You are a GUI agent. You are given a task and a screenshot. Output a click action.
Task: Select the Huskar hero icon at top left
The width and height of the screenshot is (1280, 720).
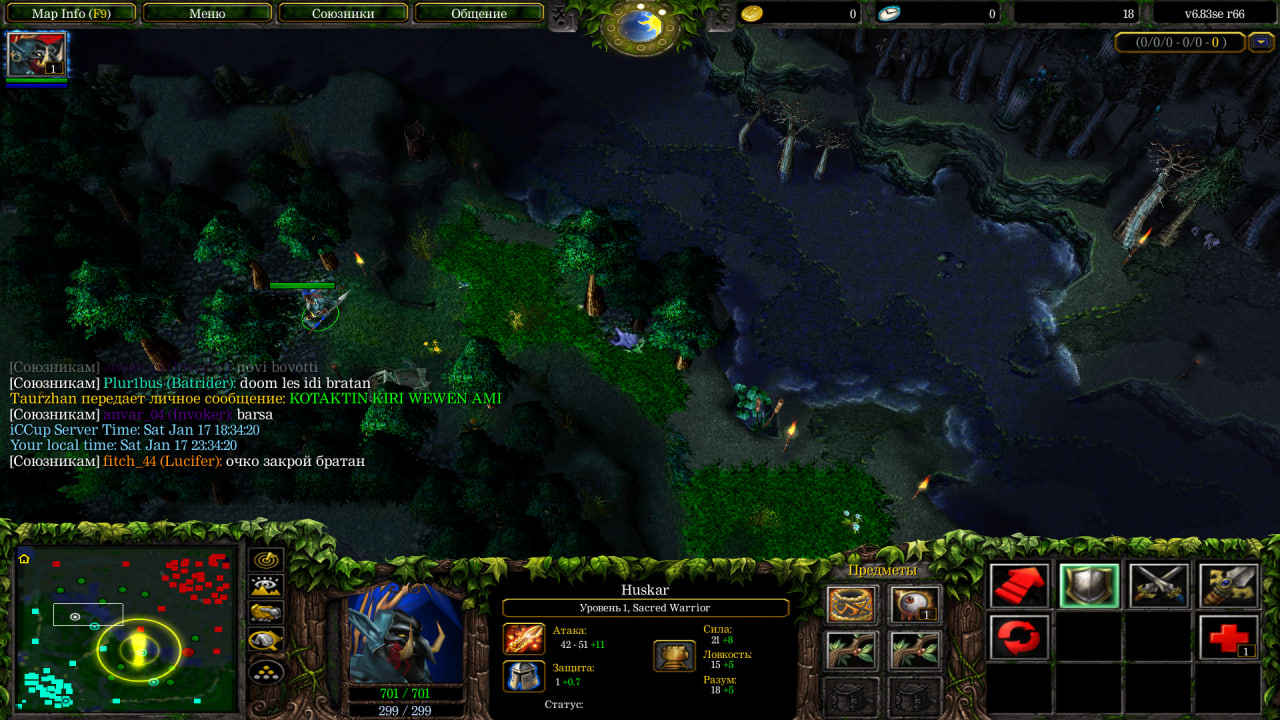[x=37, y=54]
